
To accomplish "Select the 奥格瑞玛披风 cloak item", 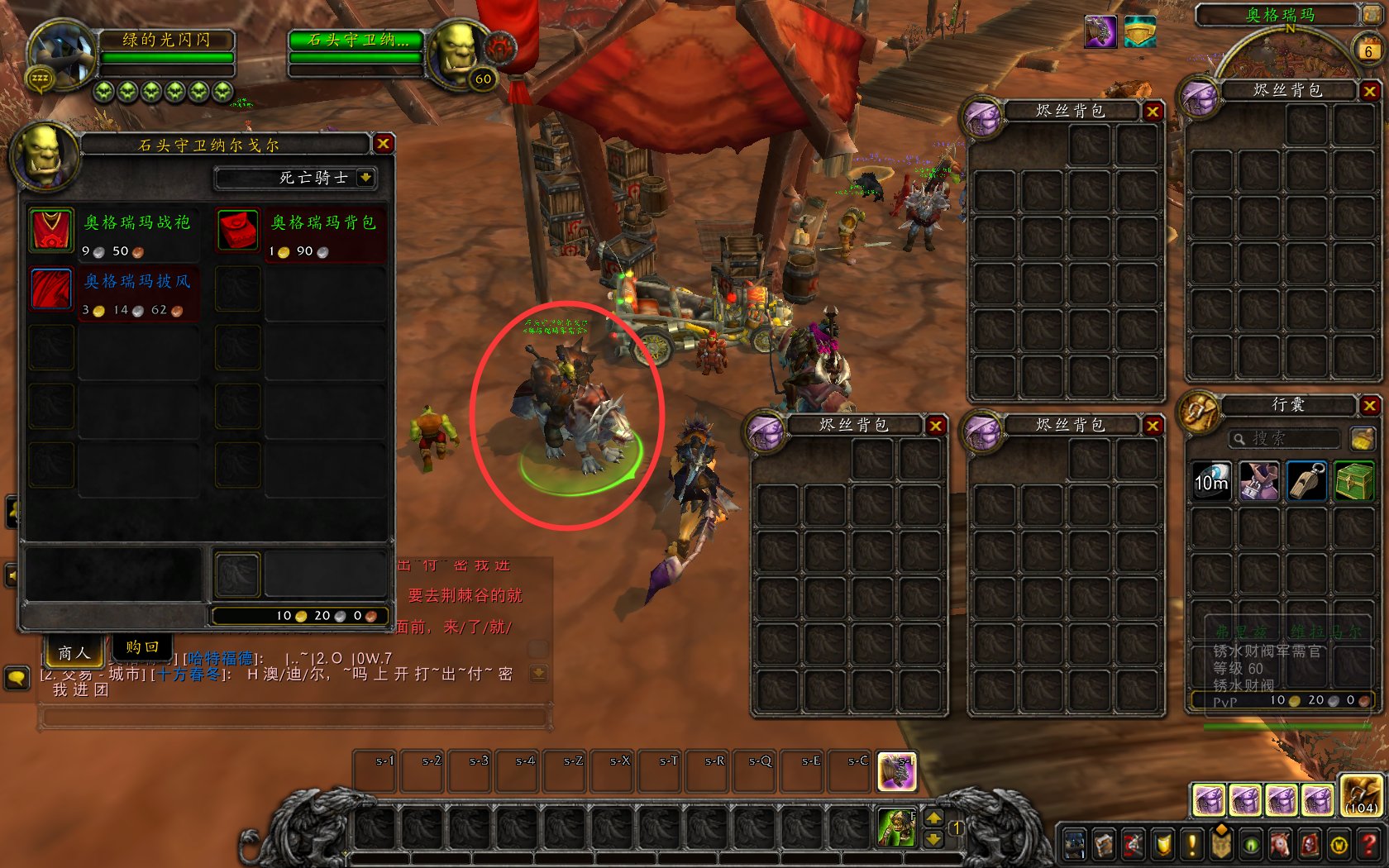I will [51, 289].
